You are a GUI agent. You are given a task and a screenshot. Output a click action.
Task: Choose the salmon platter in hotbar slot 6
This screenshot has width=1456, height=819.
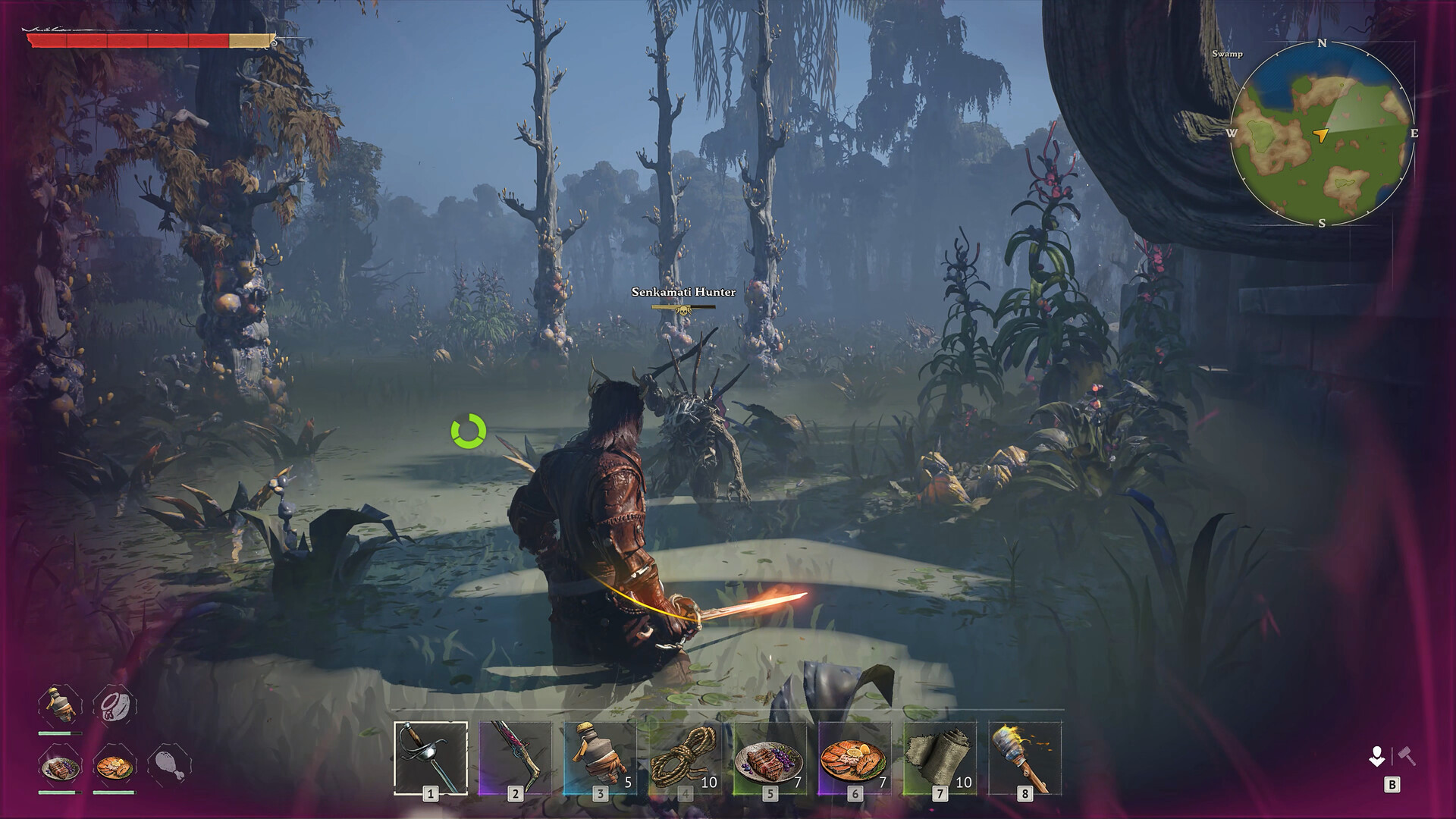(855, 758)
